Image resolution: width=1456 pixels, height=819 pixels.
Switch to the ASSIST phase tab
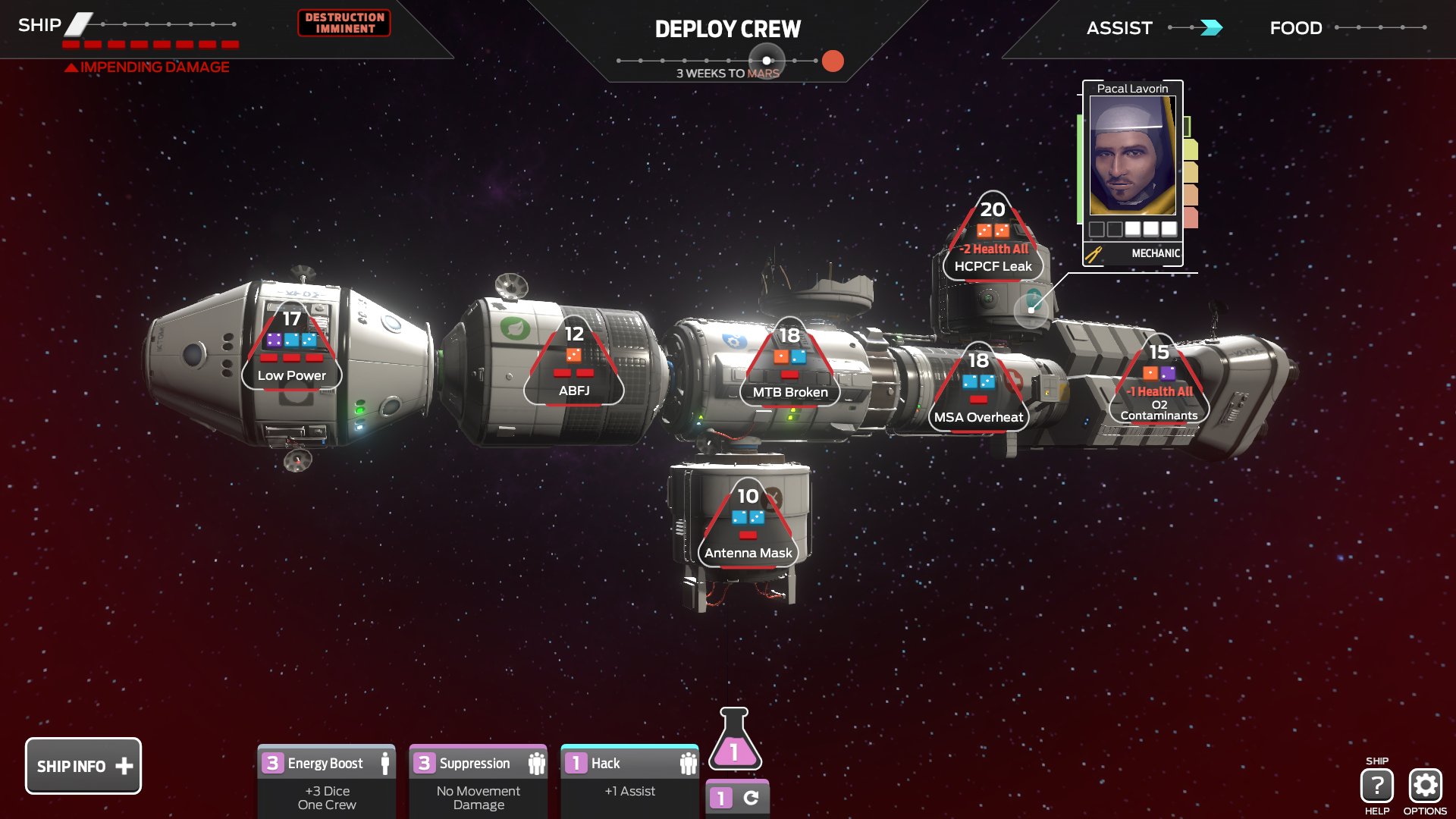click(1121, 28)
